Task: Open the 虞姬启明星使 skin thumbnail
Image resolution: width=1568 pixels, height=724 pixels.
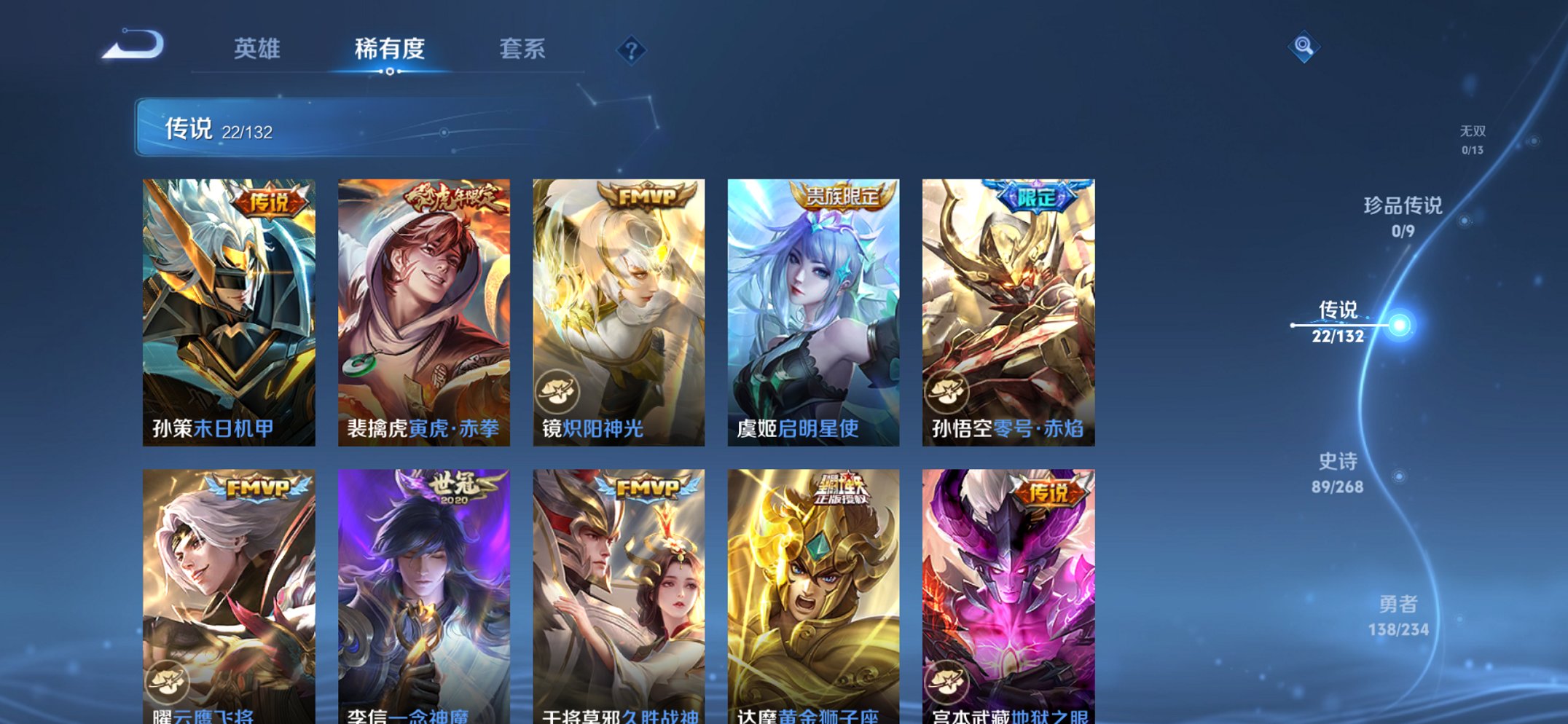Action: coord(810,306)
